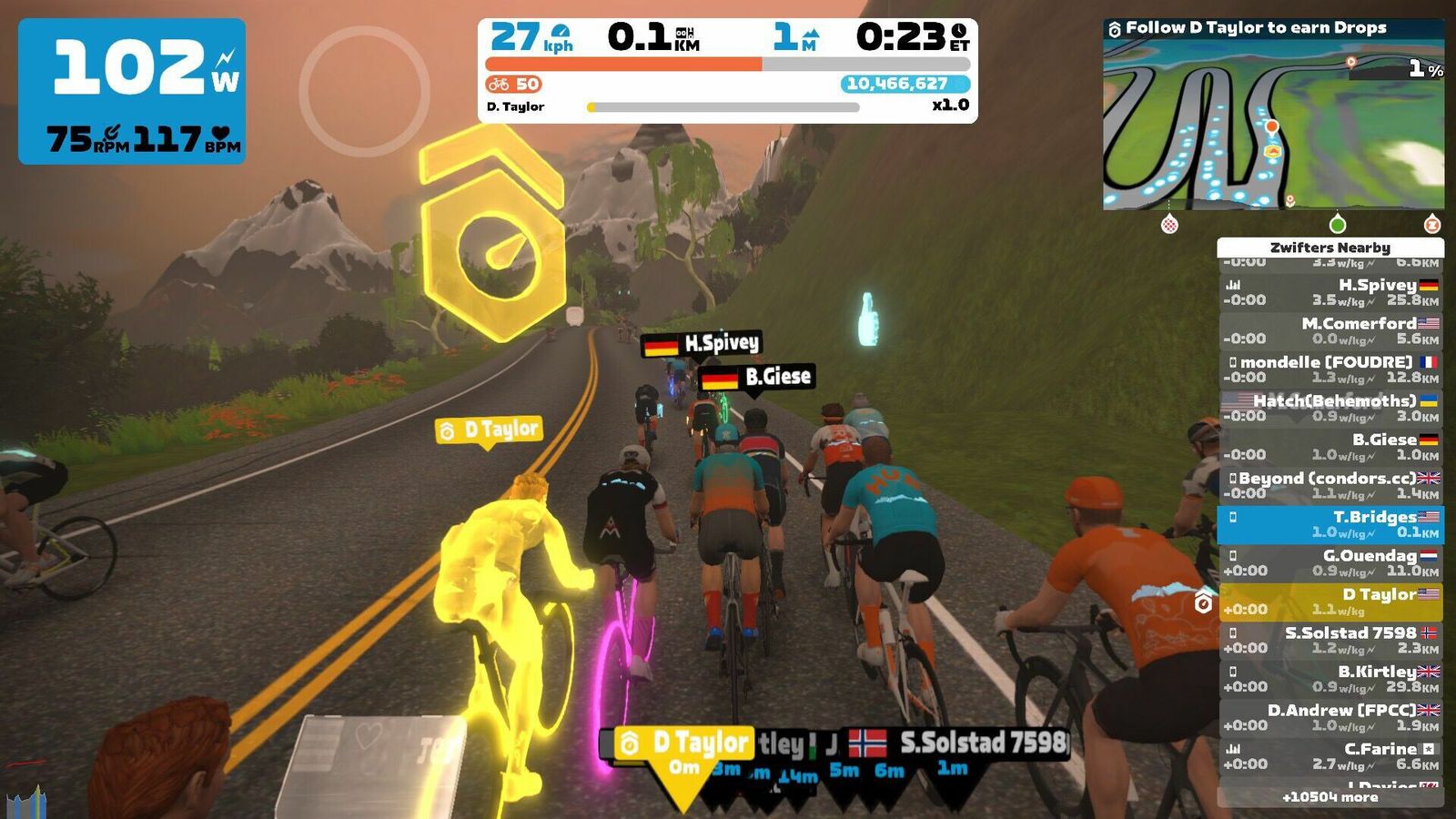Image resolution: width=1456 pixels, height=819 pixels.
Task: Show the +10504 more riders entry
Action: pyautogui.click(x=1330, y=797)
